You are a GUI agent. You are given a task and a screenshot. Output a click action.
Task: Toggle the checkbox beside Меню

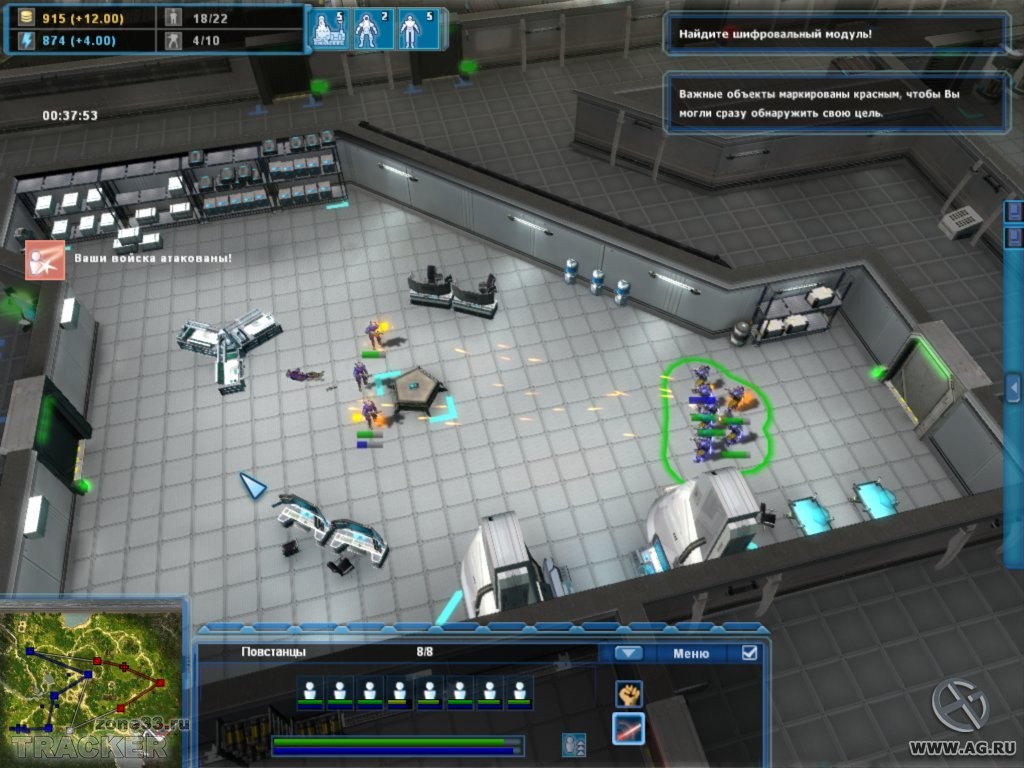[x=749, y=653]
